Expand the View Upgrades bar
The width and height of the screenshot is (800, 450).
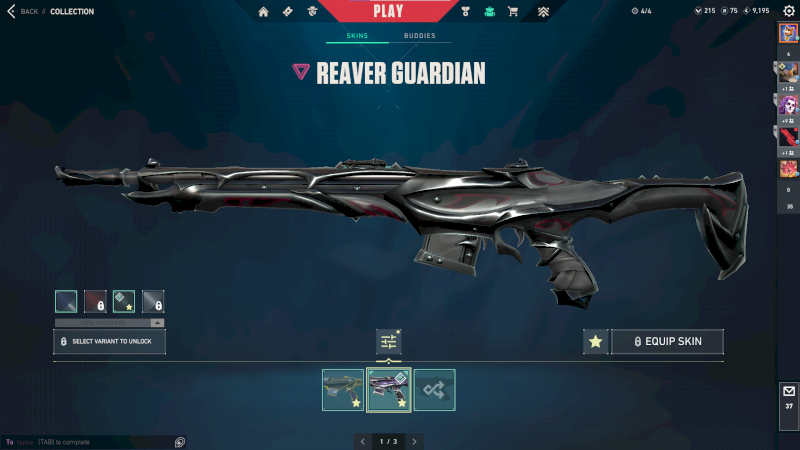coord(109,323)
